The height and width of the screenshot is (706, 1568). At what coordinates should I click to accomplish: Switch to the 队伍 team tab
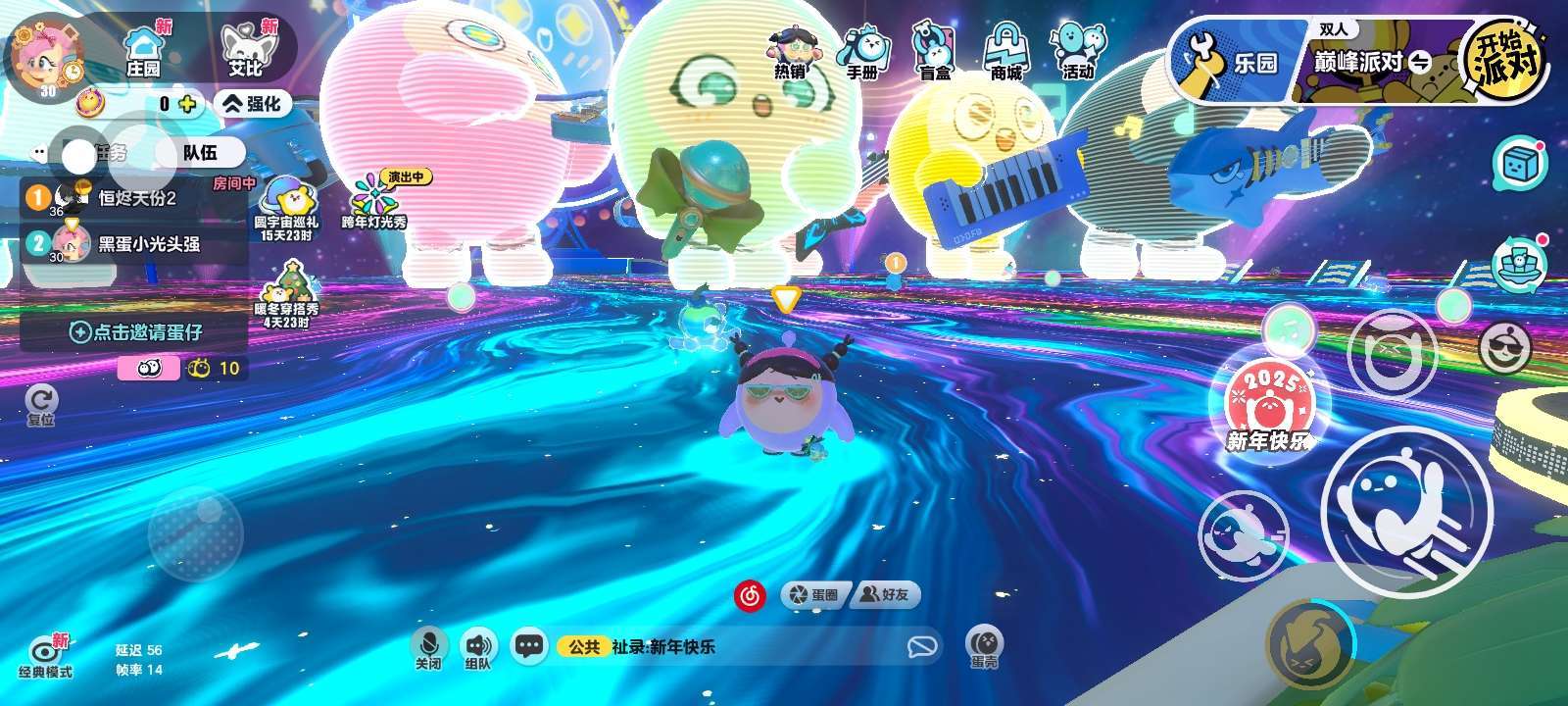coord(201,153)
